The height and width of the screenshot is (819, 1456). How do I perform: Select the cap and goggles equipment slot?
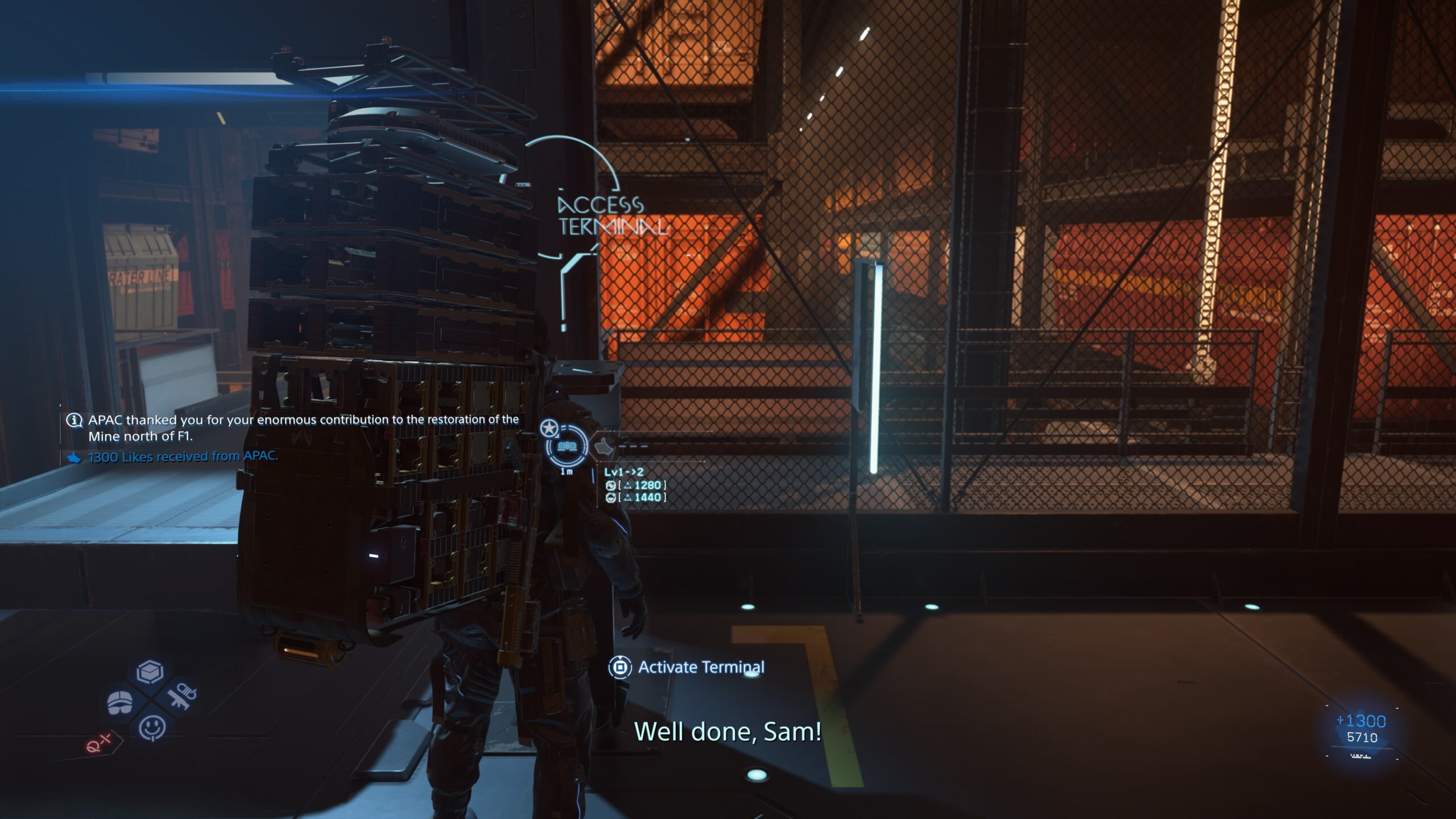click(120, 702)
